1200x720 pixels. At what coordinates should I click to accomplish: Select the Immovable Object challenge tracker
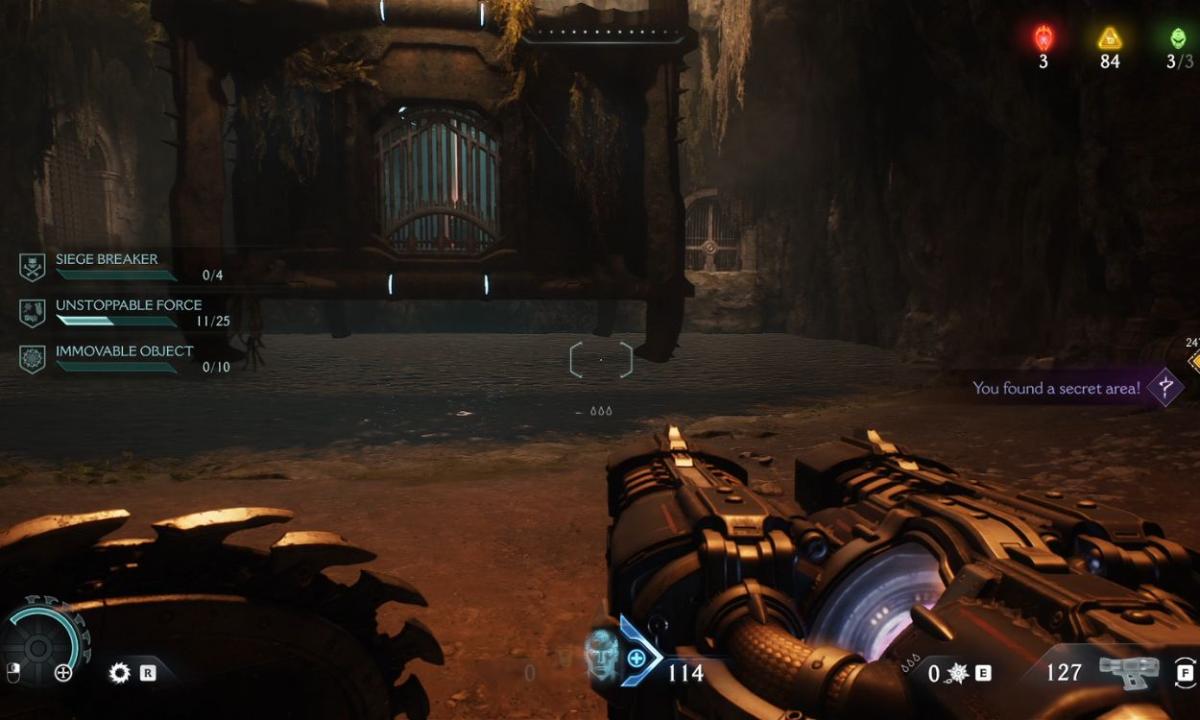tap(124, 352)
